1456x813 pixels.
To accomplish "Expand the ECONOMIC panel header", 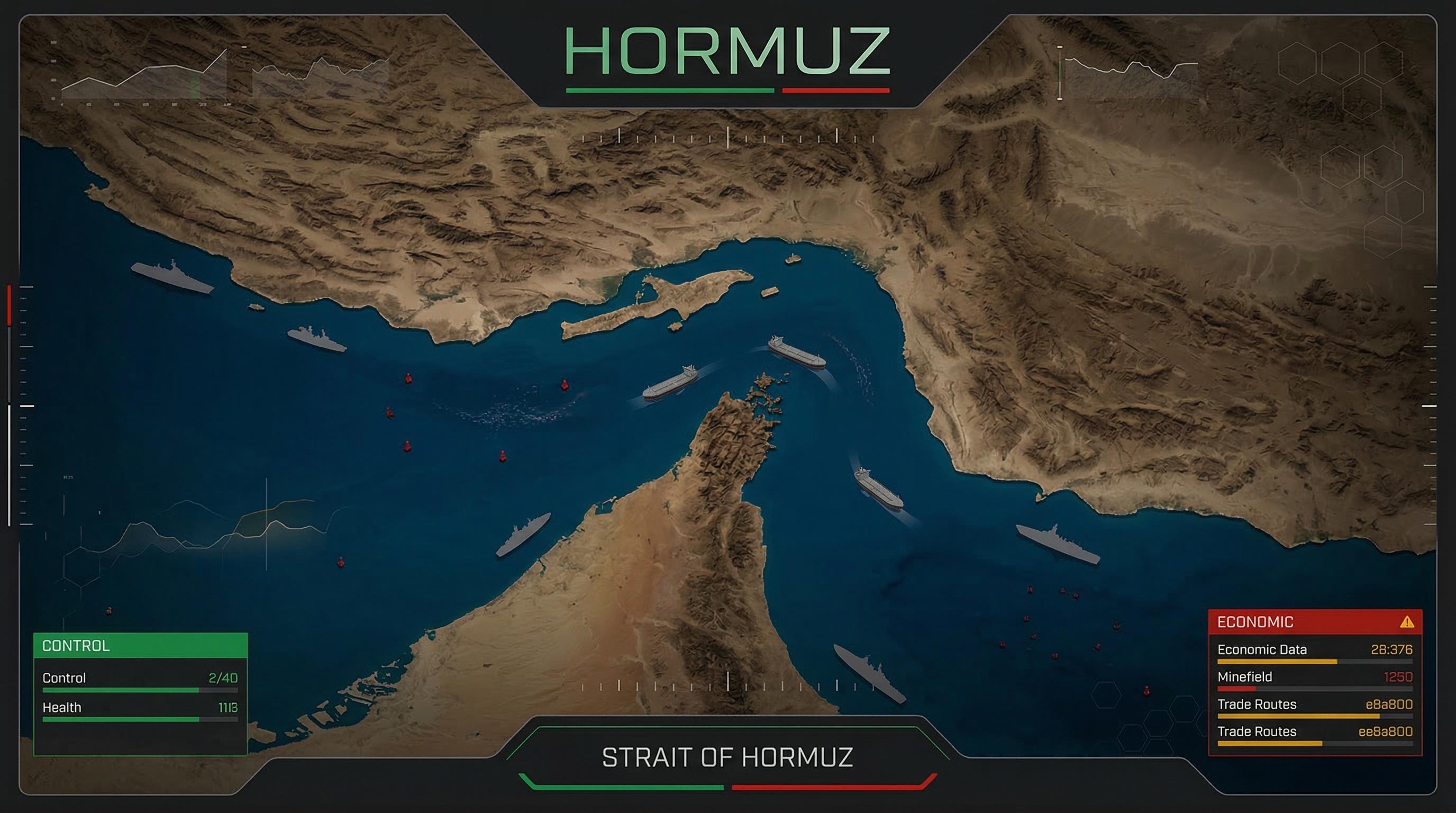I will click(x=1255, y=621).
